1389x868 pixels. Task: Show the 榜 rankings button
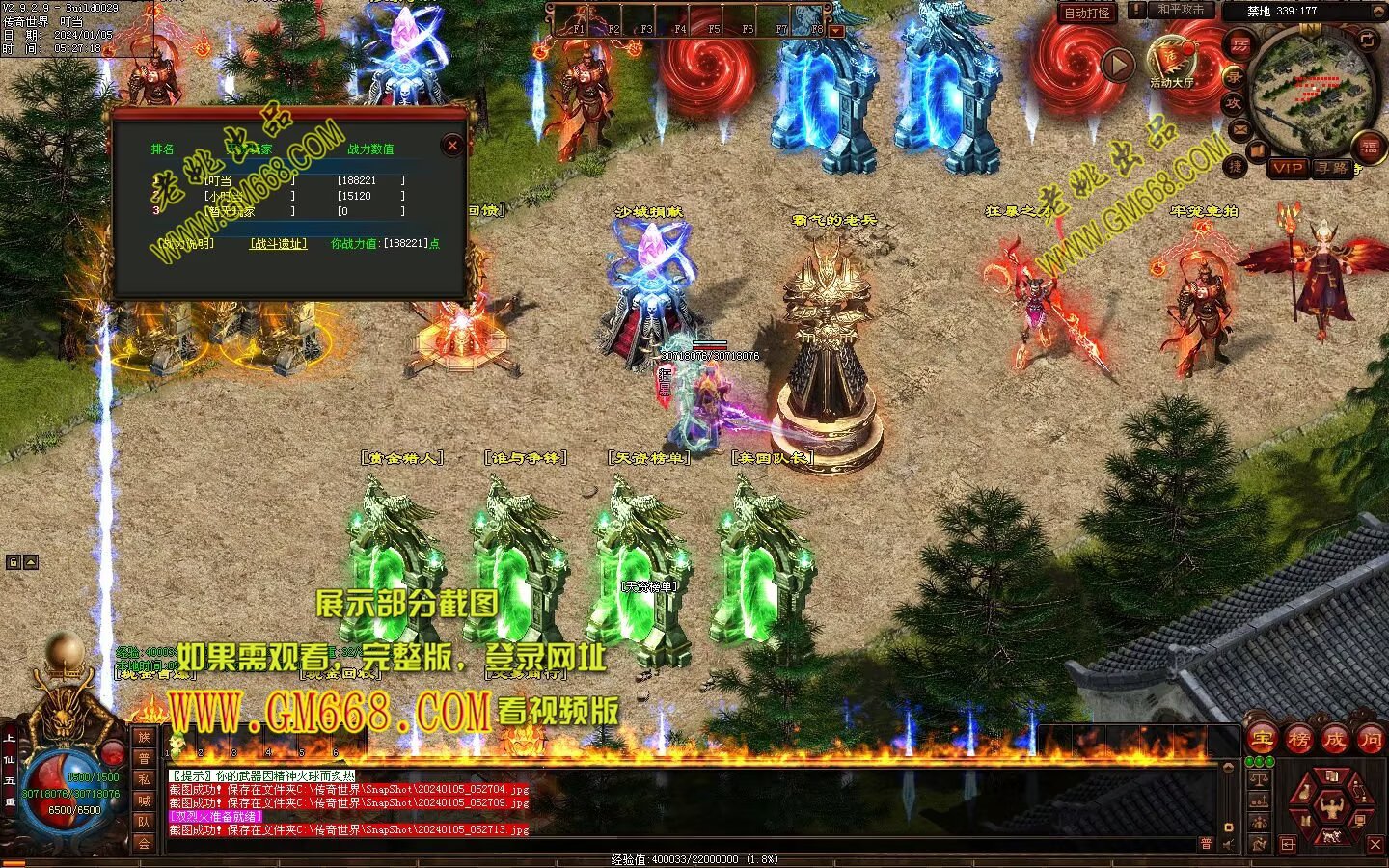tap(1298, 740)
